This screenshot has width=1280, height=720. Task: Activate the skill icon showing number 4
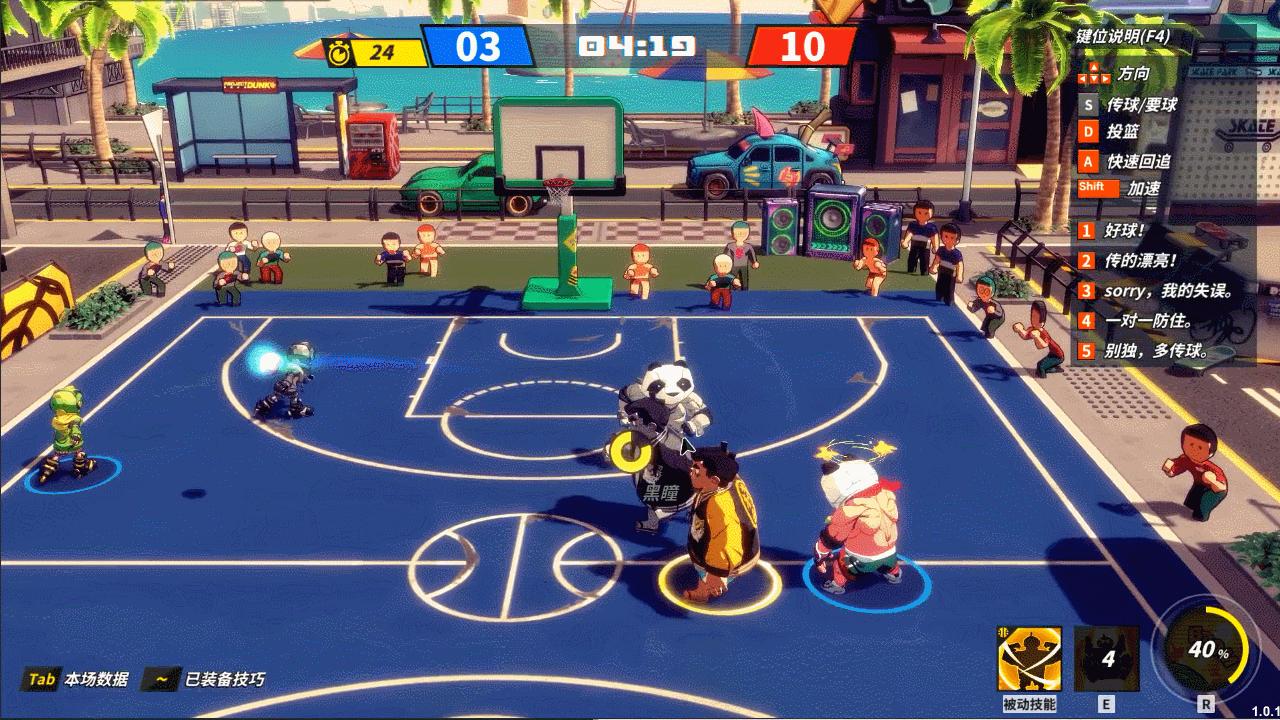pos(1106,659)
